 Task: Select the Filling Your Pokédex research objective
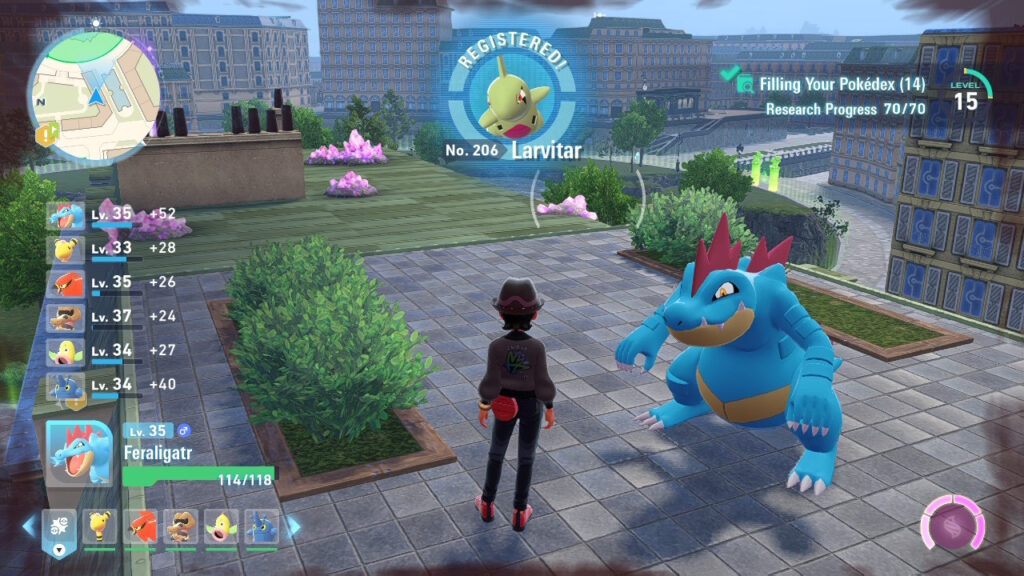841,85
